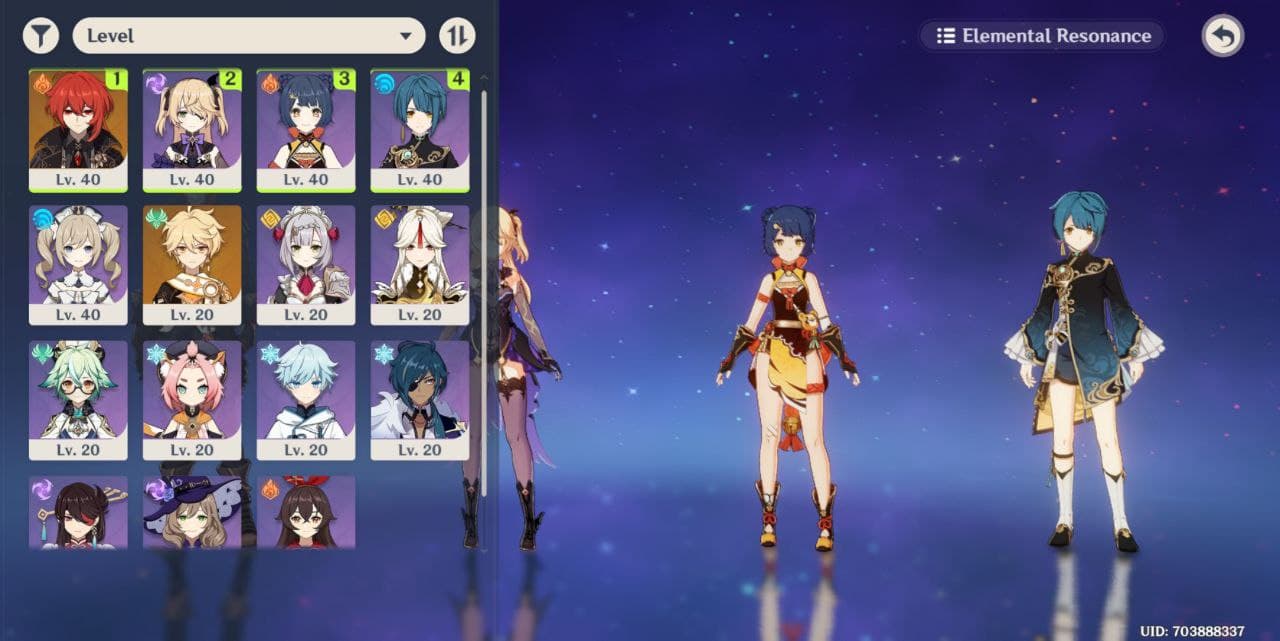This screenshot has height=641, width=1280.
Task: Select red-haired Diluc in slot 1
Action: [x=78, y=130]
